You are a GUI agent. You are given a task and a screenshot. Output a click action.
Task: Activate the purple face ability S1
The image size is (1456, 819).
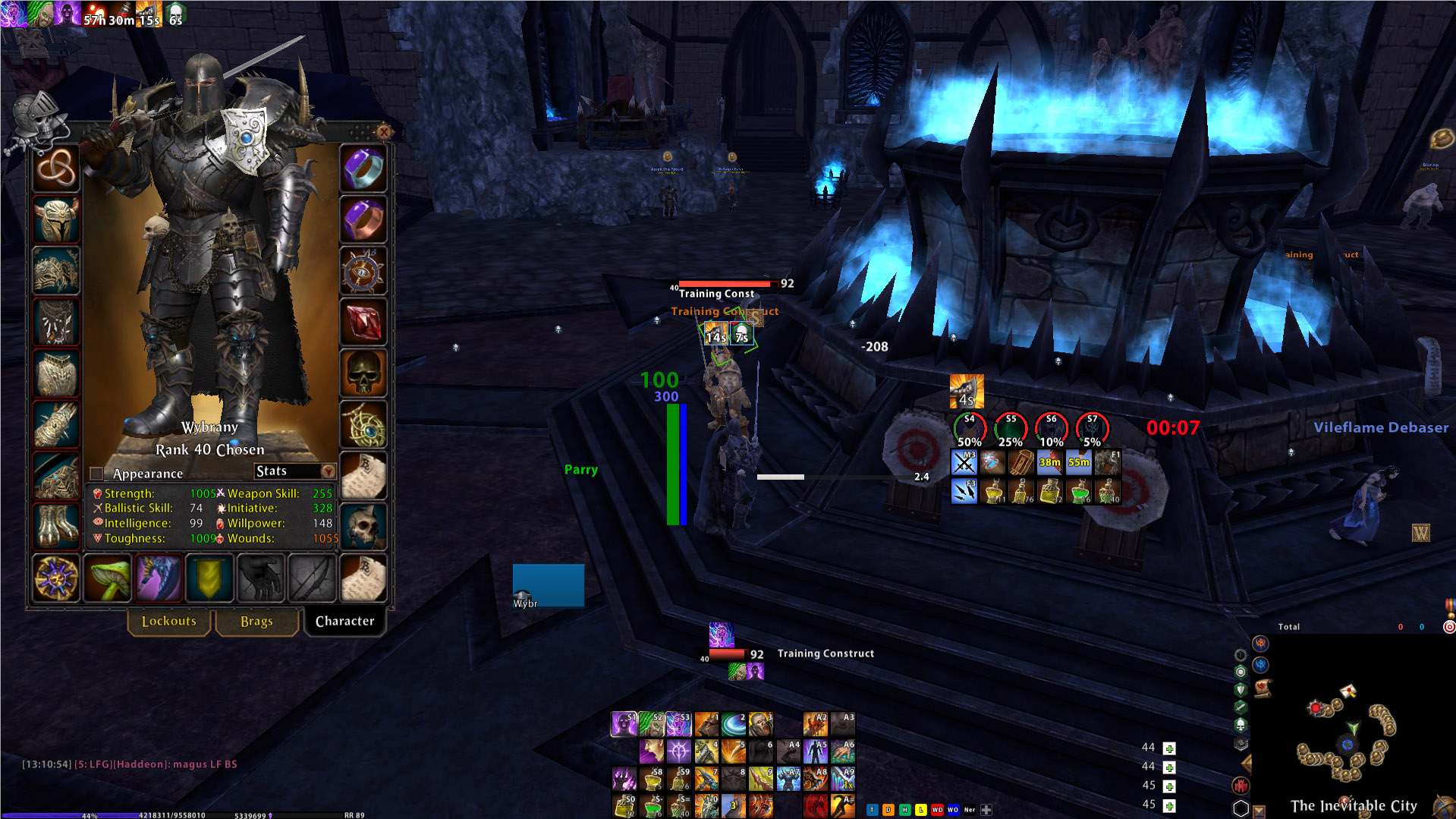coord(624,724)
